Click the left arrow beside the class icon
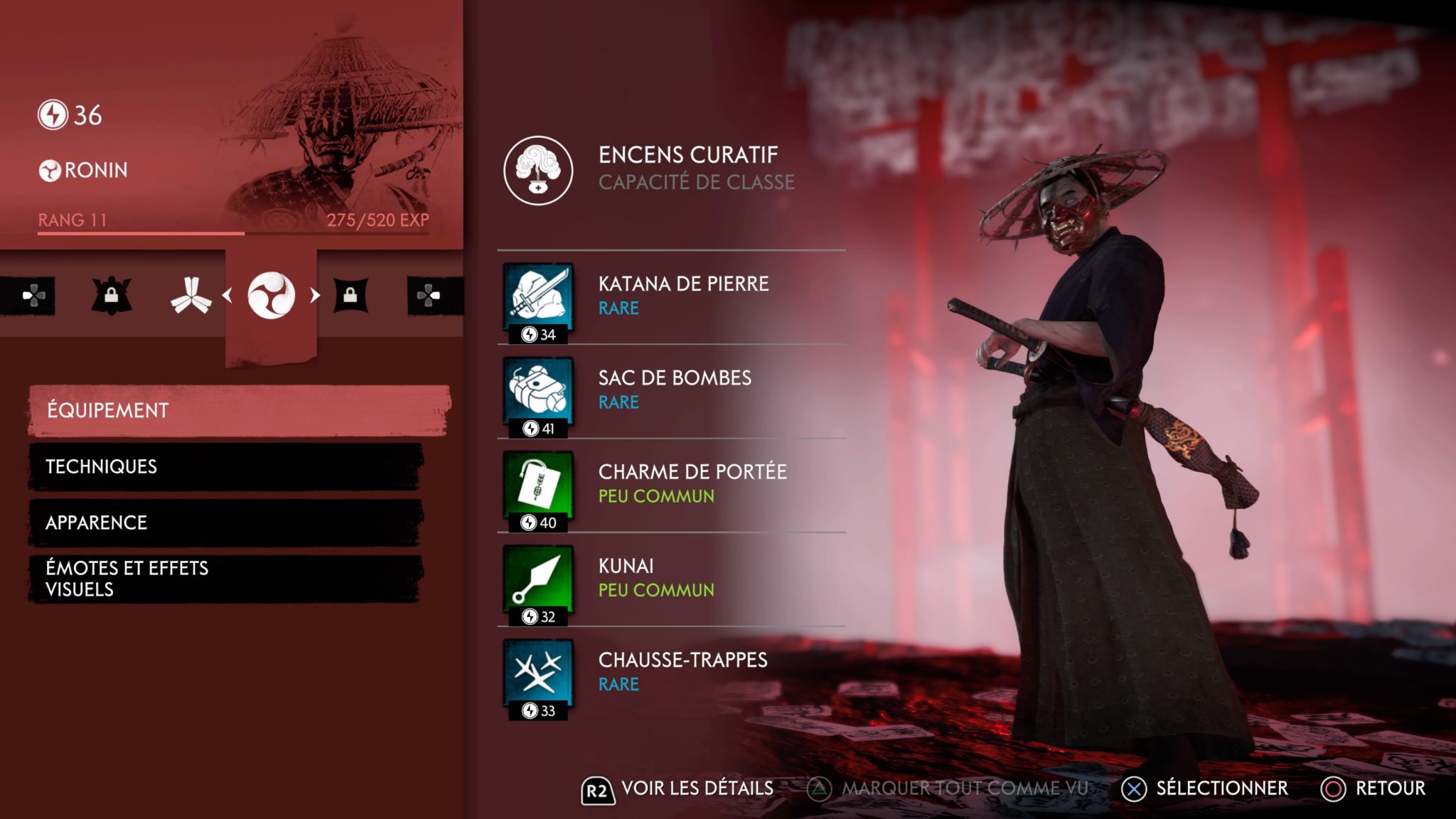Image resolution: width=1456 pixels, height=819 pixels. [227, 295]
